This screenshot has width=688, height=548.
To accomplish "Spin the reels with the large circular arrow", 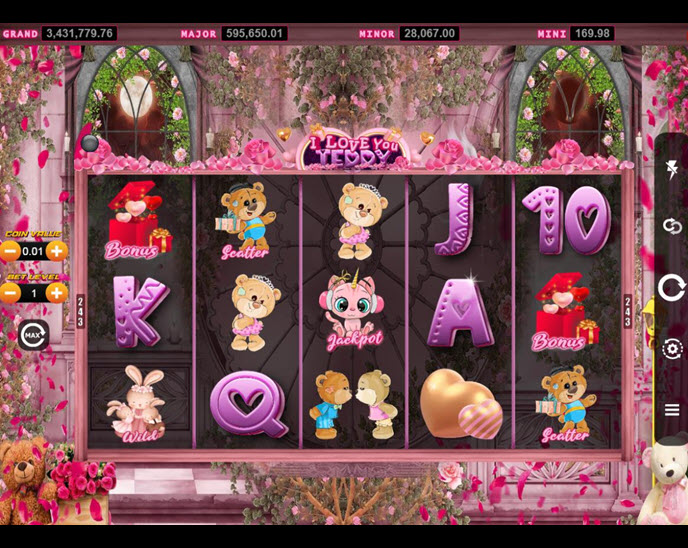I will click(x=672, y=288).
